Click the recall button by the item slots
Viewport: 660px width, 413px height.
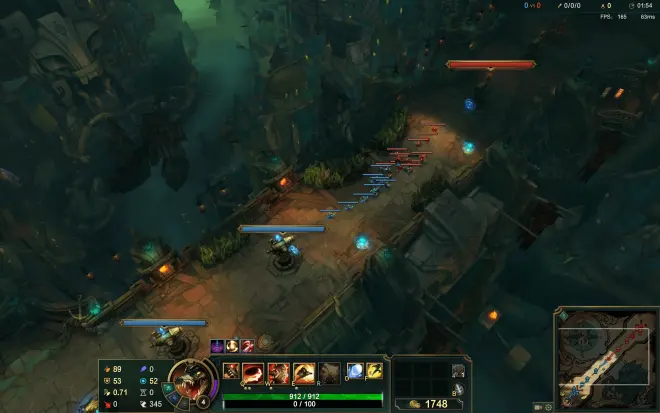point(458,390)
